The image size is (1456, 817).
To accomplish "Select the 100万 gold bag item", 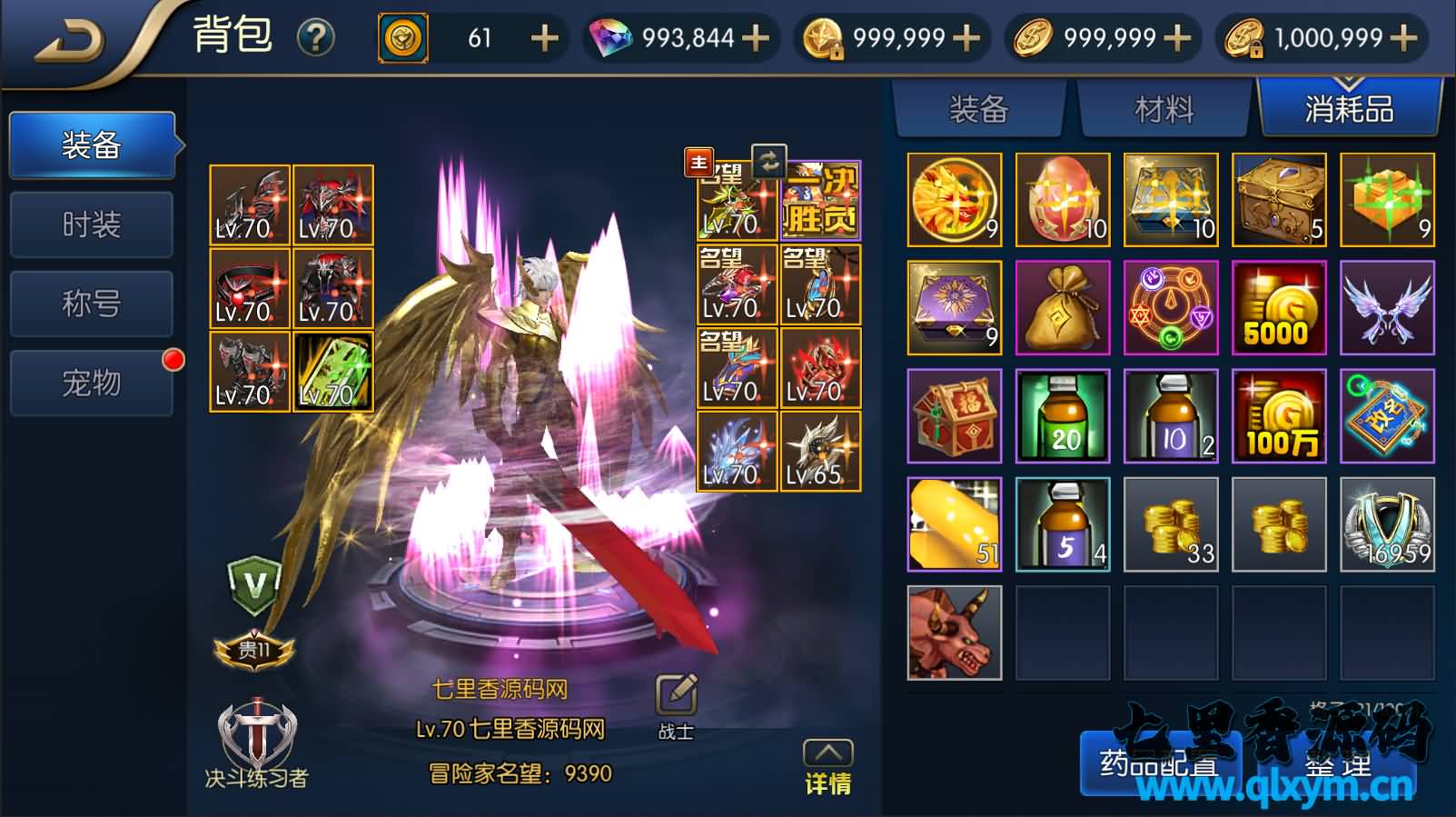I will (1279, 416).
